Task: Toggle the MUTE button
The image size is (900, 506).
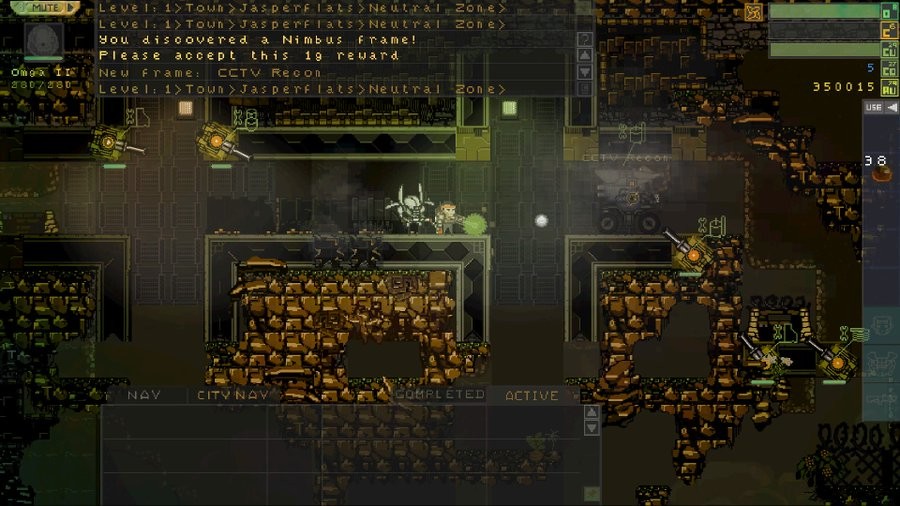Action: click(45, 7)
